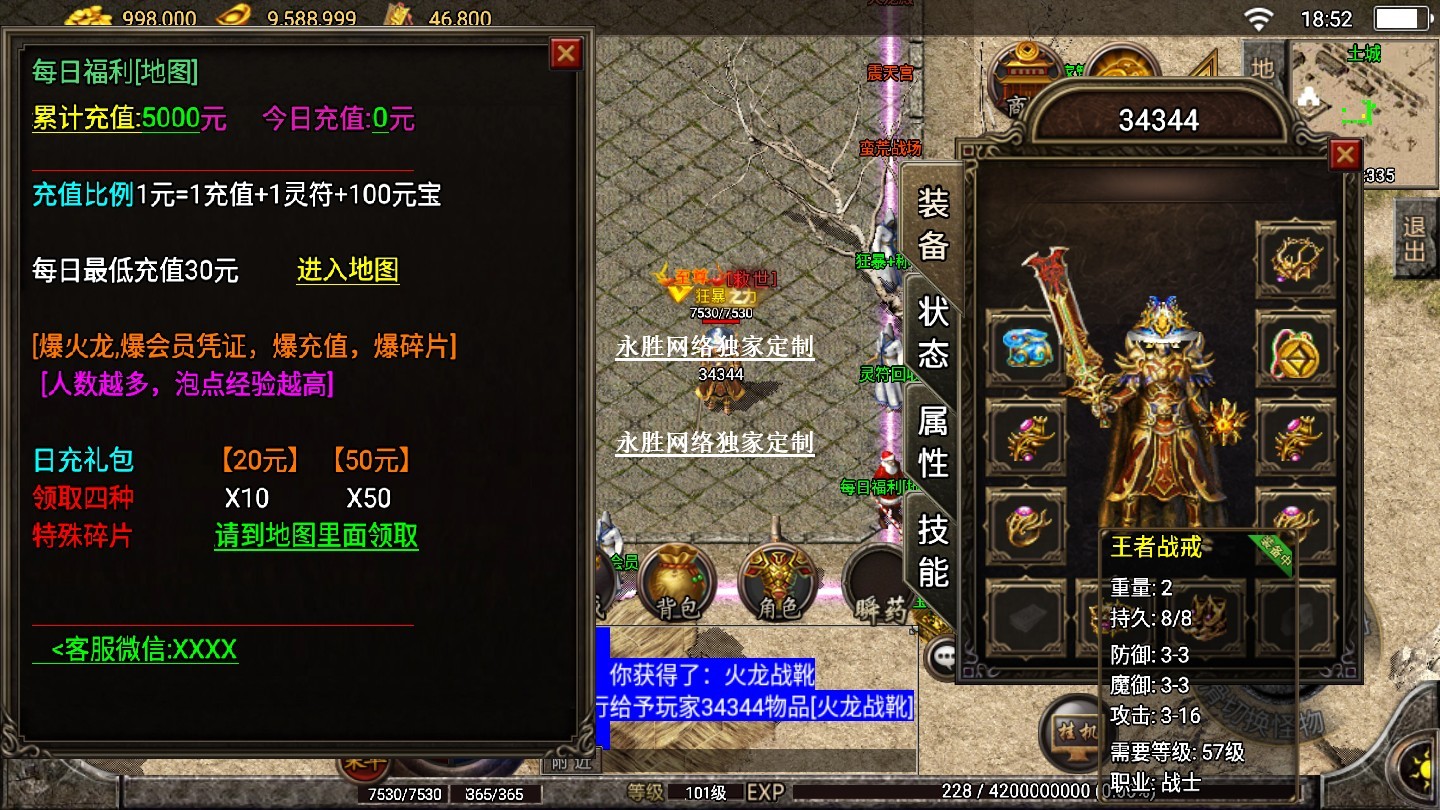Switch to the 技能 skills tab

point(932,551)
